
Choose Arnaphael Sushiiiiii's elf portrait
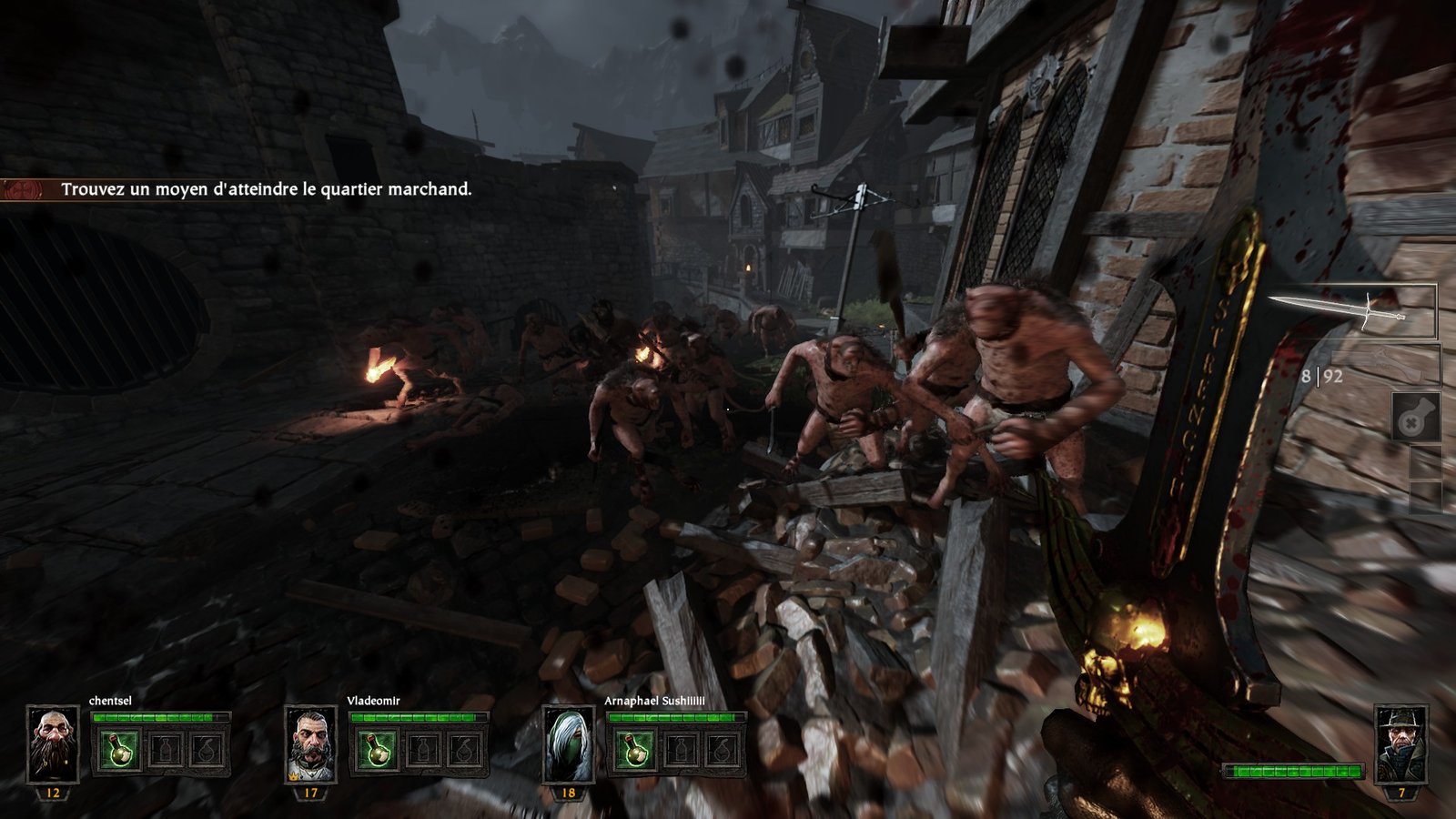click(569, 743)
